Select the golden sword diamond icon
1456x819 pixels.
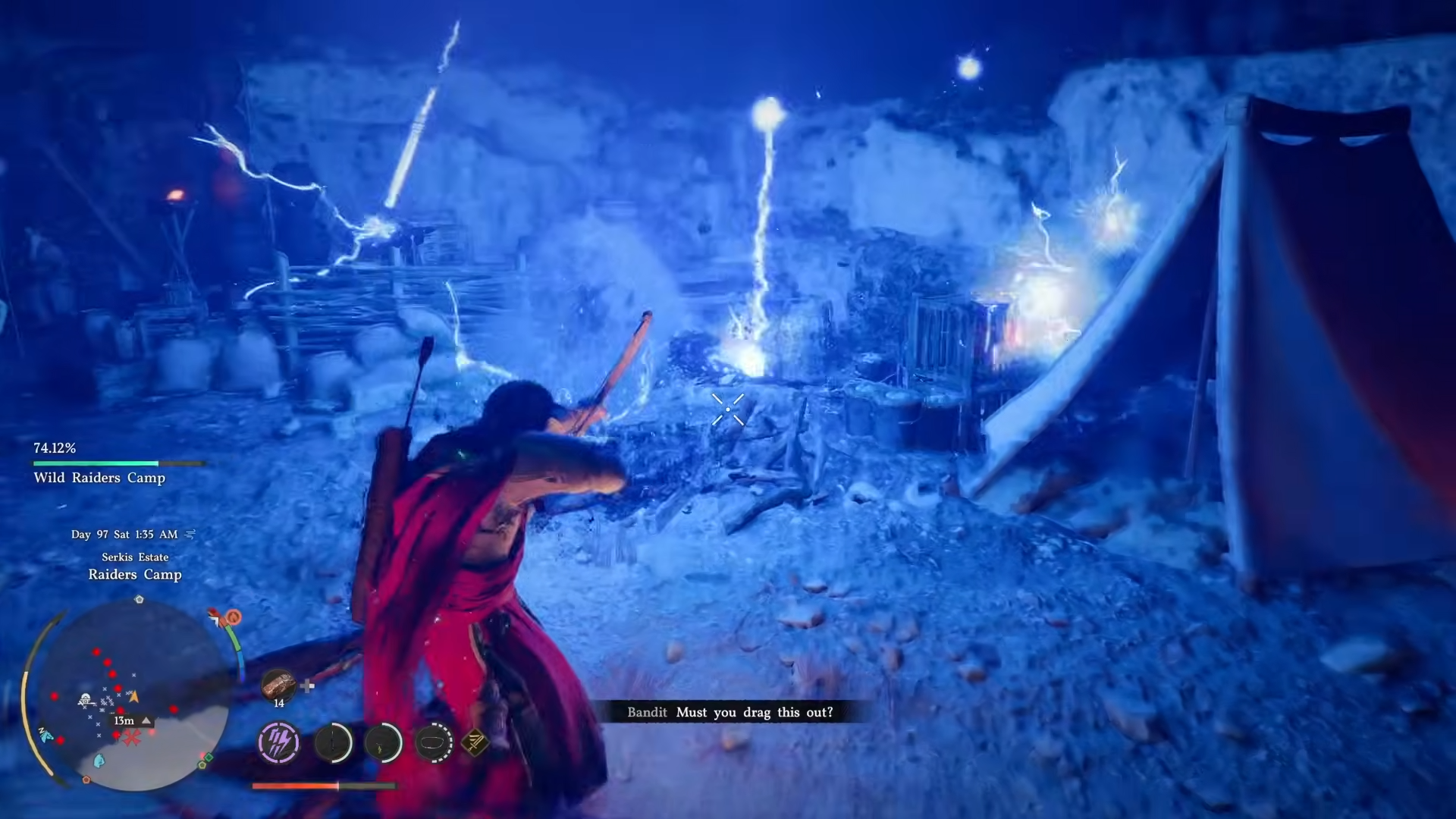(x=475, y=742)
